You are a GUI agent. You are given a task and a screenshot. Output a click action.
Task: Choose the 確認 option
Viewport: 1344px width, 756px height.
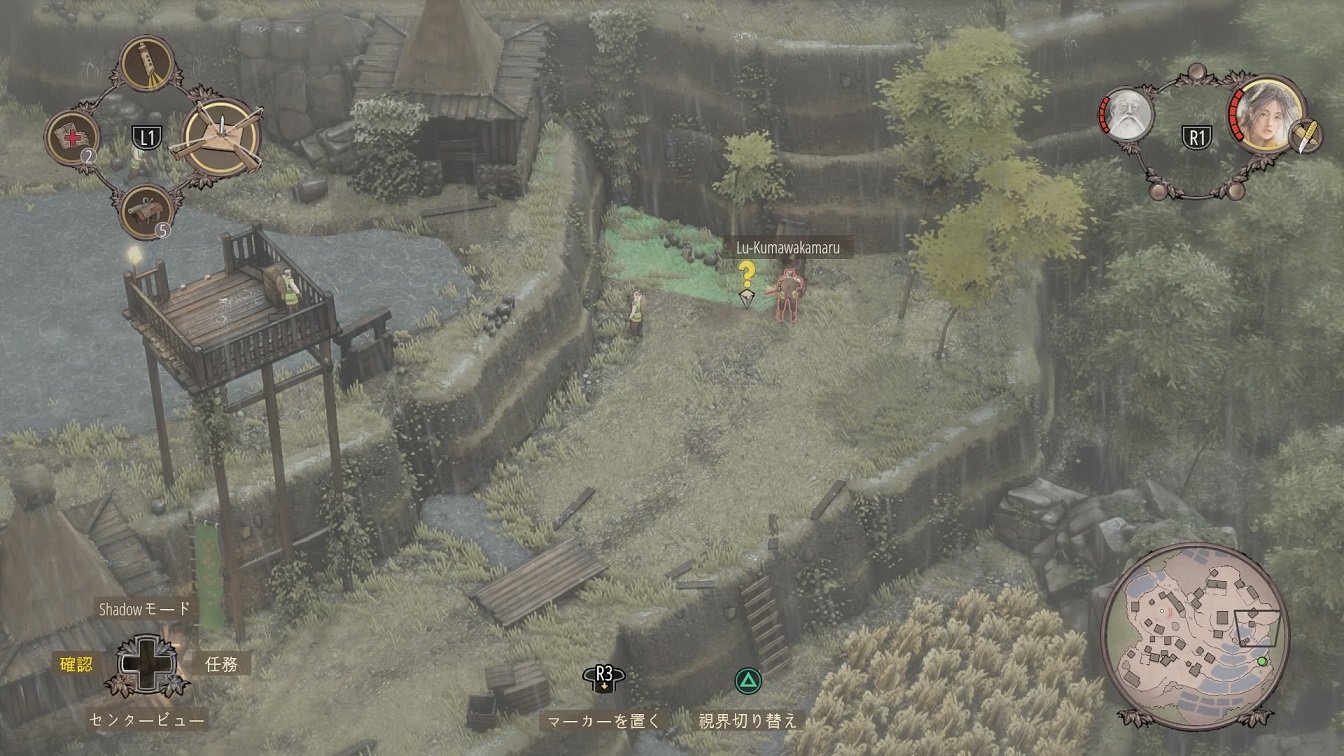click(76, 663)
